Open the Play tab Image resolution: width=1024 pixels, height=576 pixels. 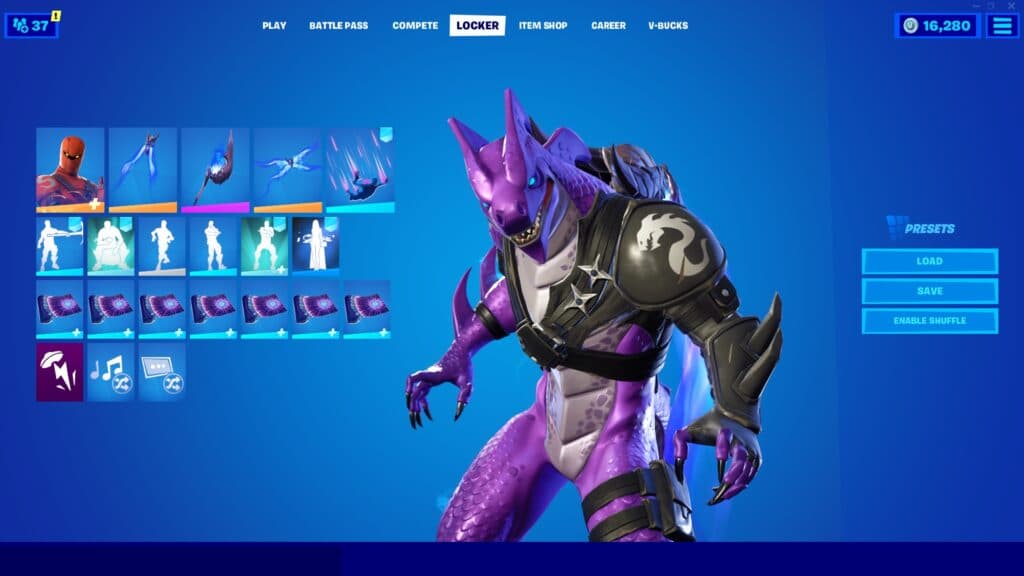(274, 26)
